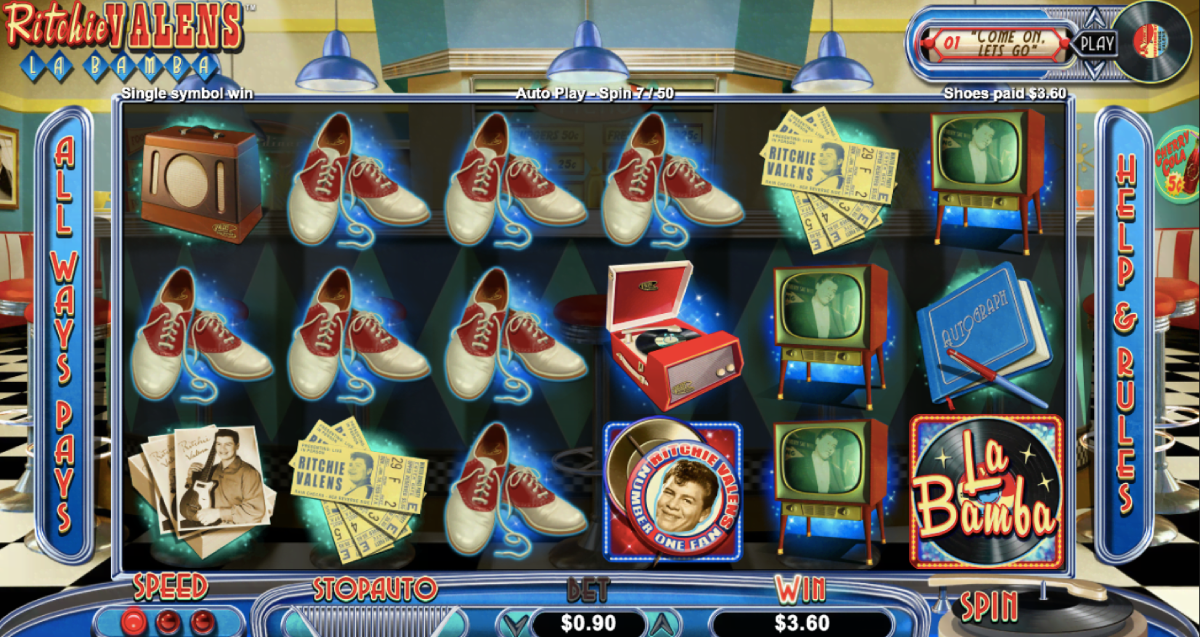Viewport: 1200px width, 637px height.
Task: Decrease the bet amount with the down arrow
Action: (x=516, y=624)
